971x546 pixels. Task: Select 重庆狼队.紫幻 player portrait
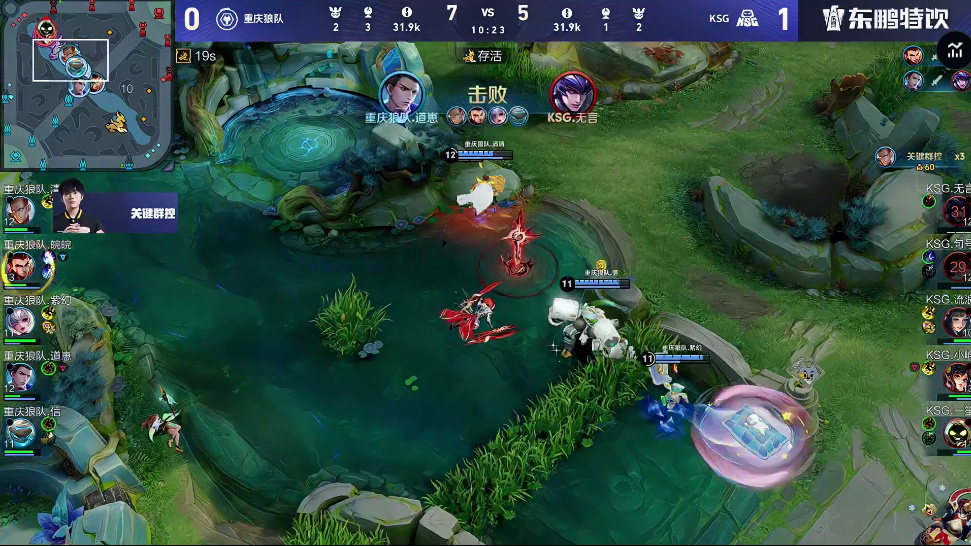(20, 321)
